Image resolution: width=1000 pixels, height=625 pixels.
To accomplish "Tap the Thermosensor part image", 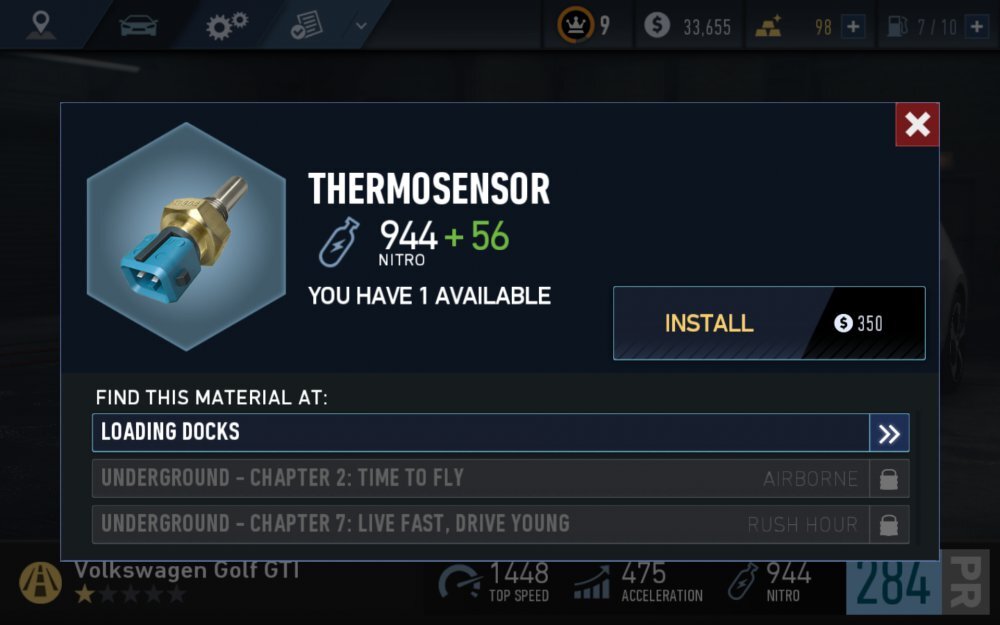I will [x=186, y=236].
